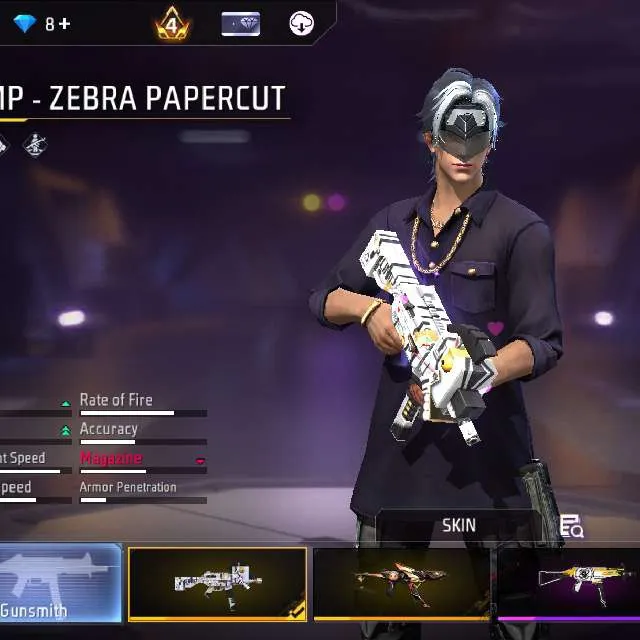
Task: Select the Zebra Papercut skin thumbnail
Action: point(217,584)
